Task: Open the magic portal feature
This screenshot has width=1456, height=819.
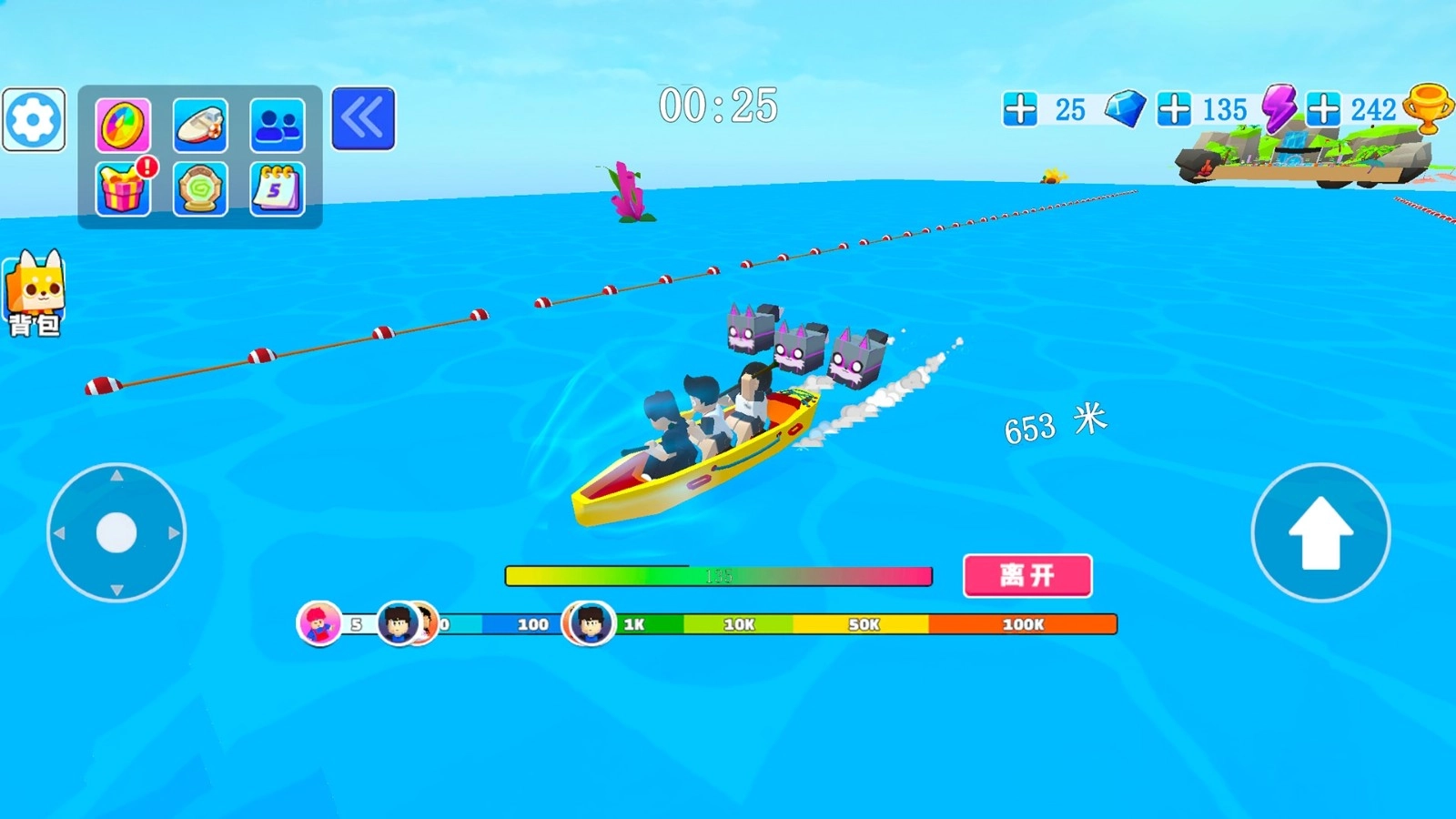Action: (x=200, y=187)
